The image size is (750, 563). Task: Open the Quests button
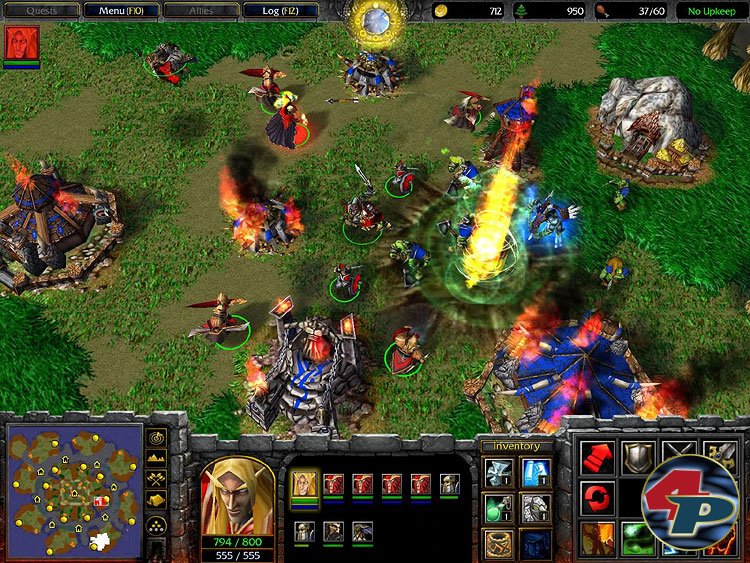[x=42, y=11]
